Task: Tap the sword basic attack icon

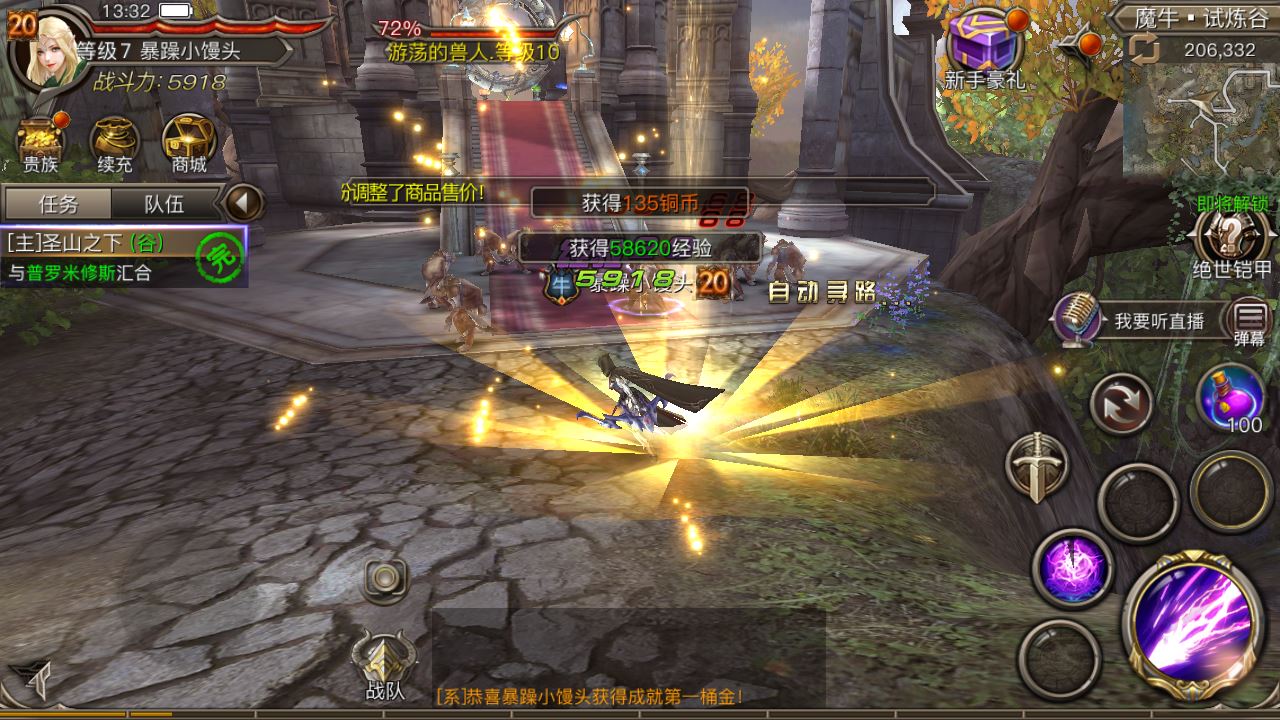Action: pyautogui.click(x=1036, y=467)
